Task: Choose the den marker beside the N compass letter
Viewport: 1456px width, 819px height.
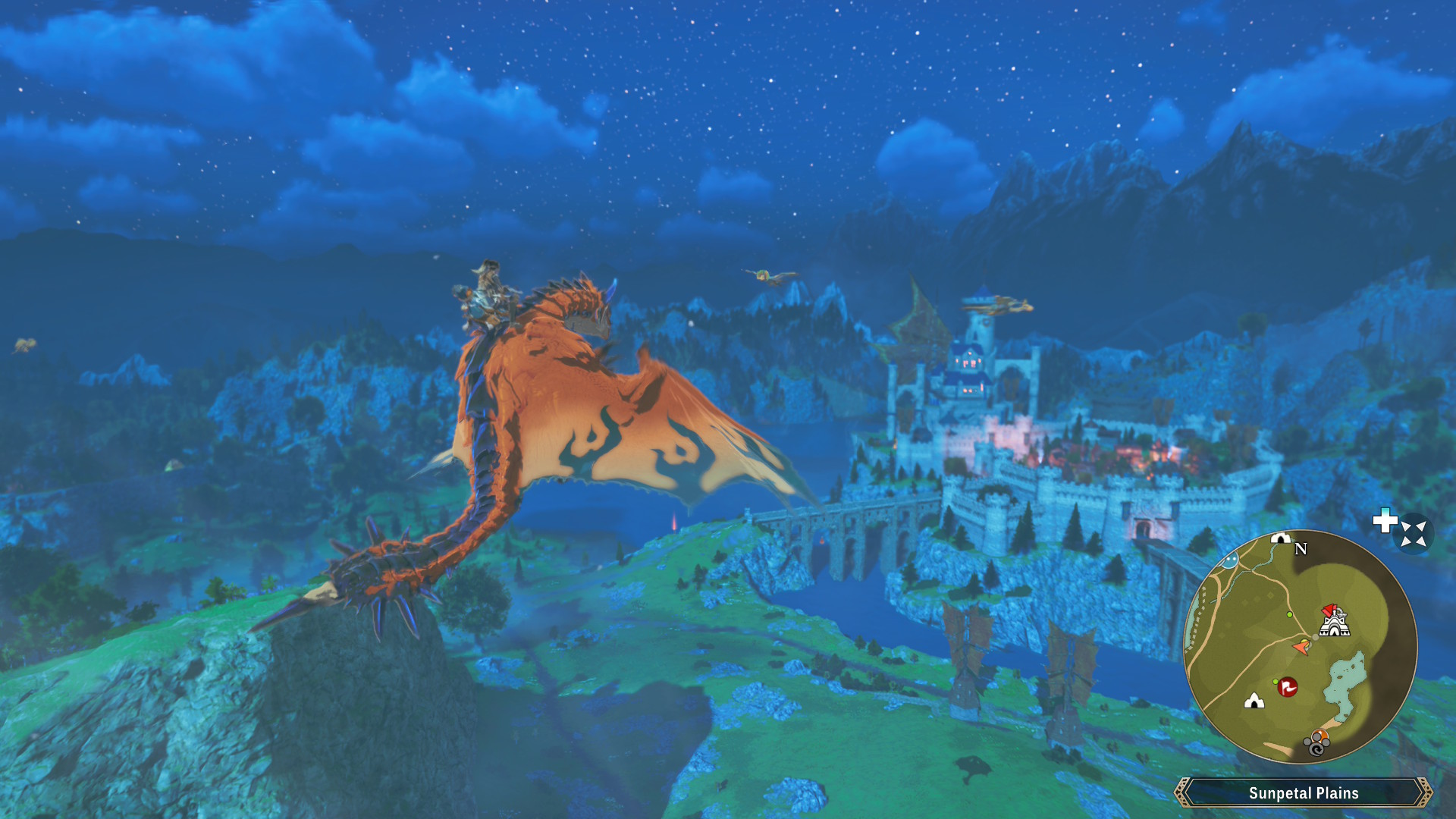Action: point(1281,538)
